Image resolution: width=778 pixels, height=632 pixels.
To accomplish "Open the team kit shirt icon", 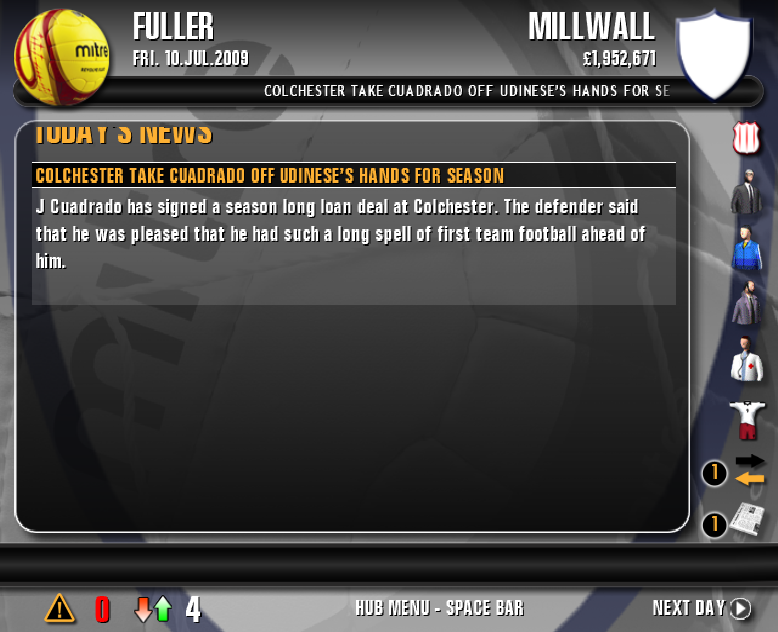I will coord(746,417).
